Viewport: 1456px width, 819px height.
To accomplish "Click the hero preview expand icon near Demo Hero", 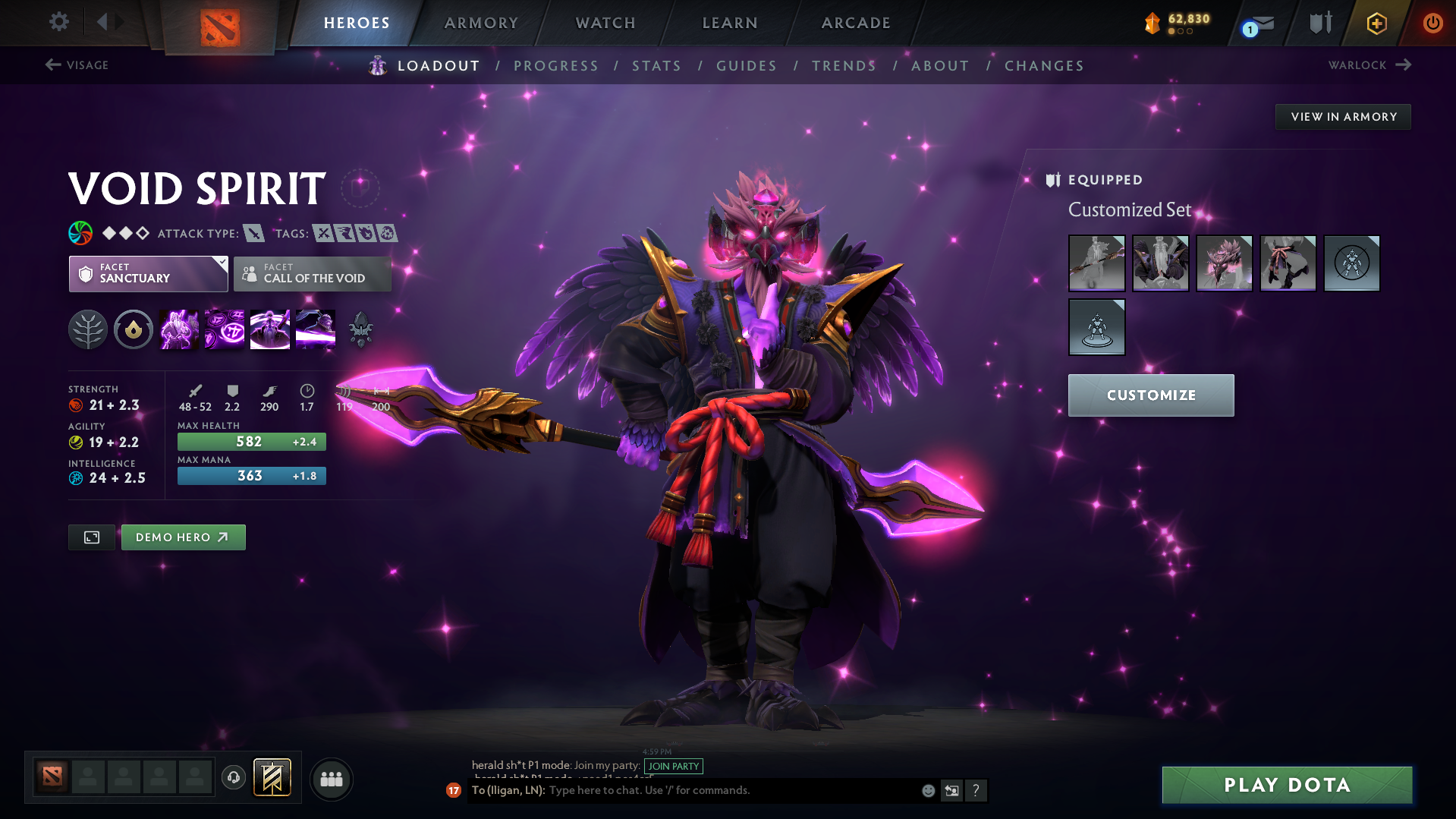I will tap(91, 537).
